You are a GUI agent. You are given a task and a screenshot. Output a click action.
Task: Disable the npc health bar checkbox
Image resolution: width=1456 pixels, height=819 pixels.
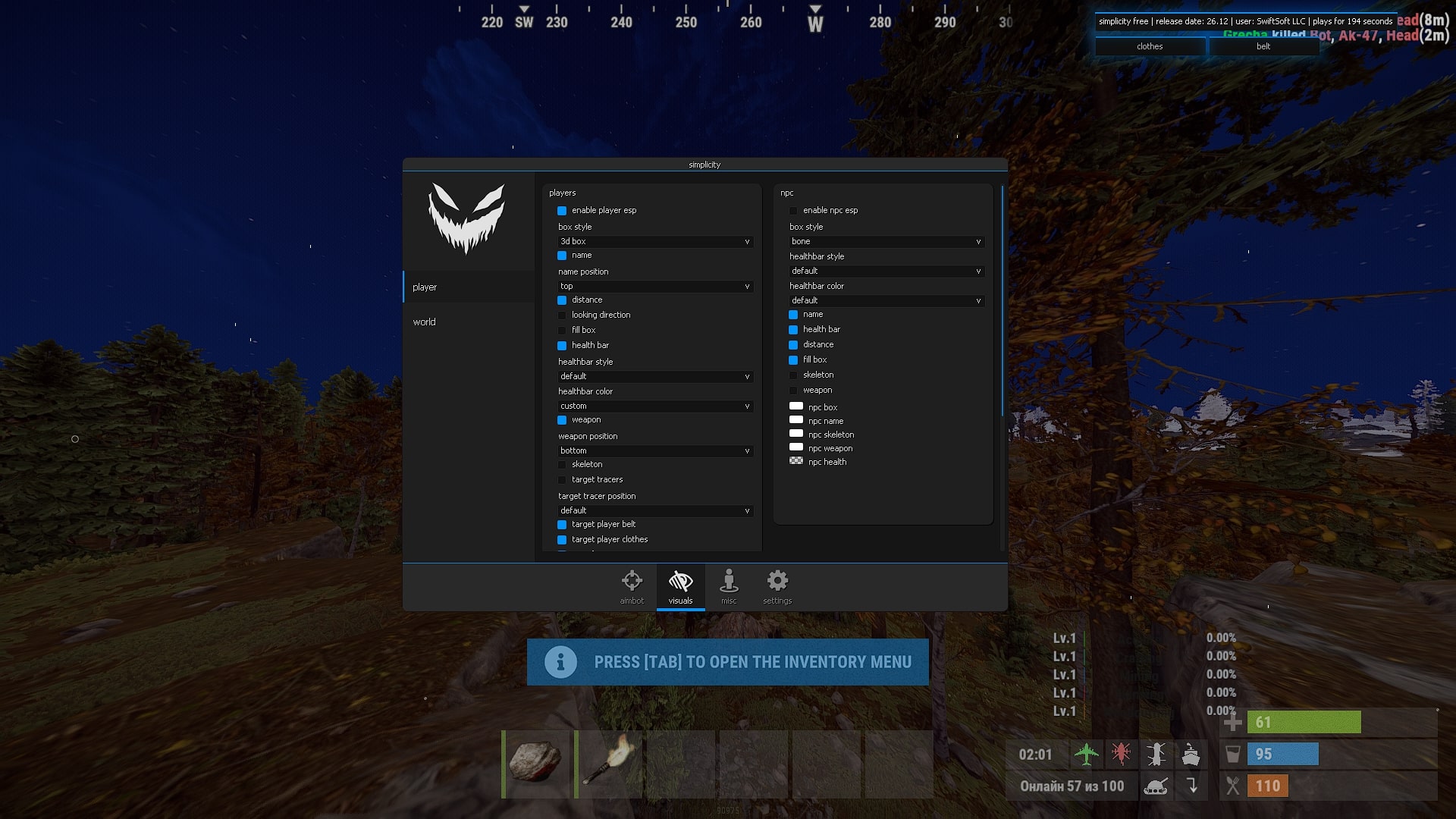[x=794, y=329]
